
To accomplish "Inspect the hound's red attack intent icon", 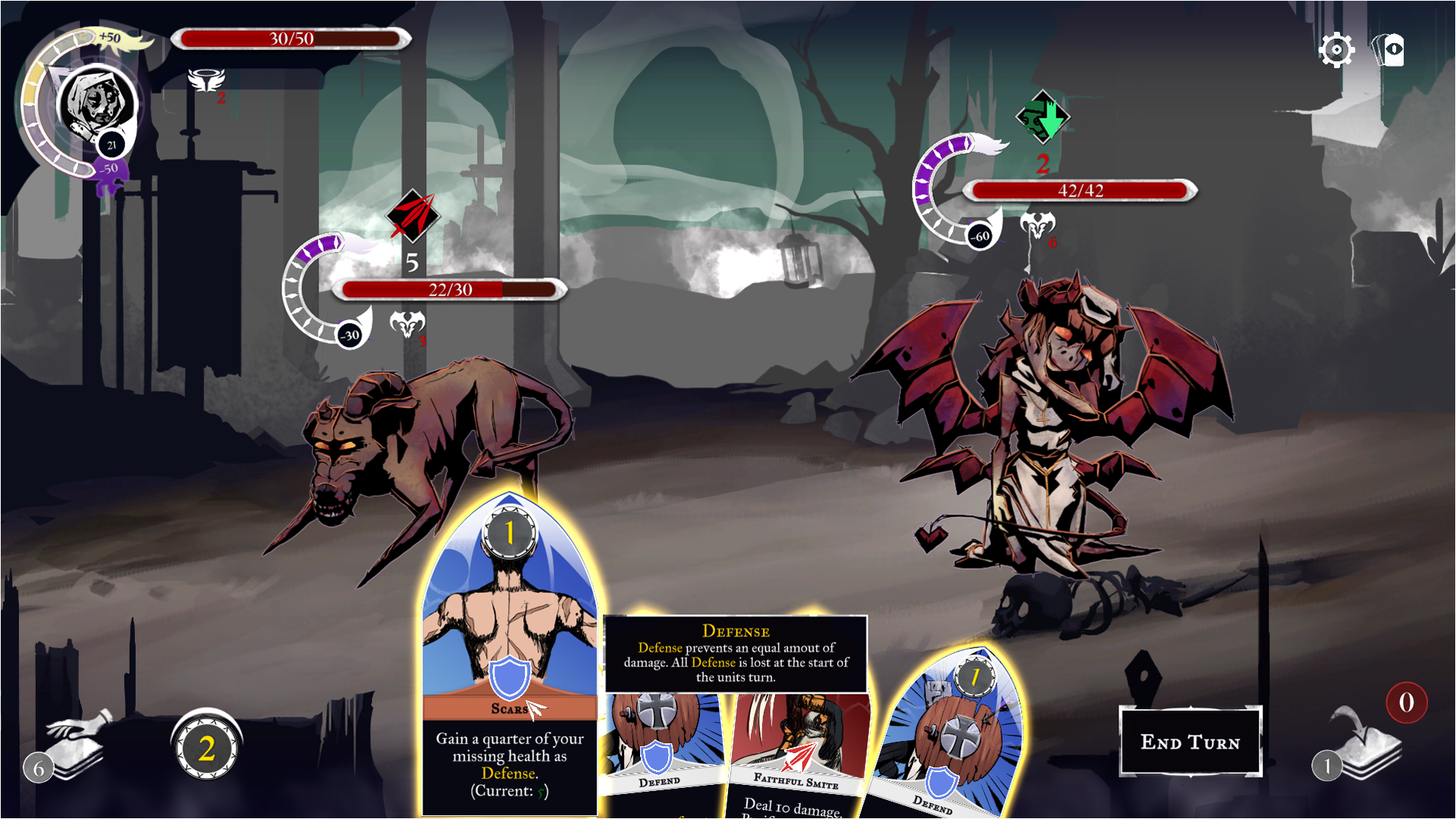I will coord(413,215).
